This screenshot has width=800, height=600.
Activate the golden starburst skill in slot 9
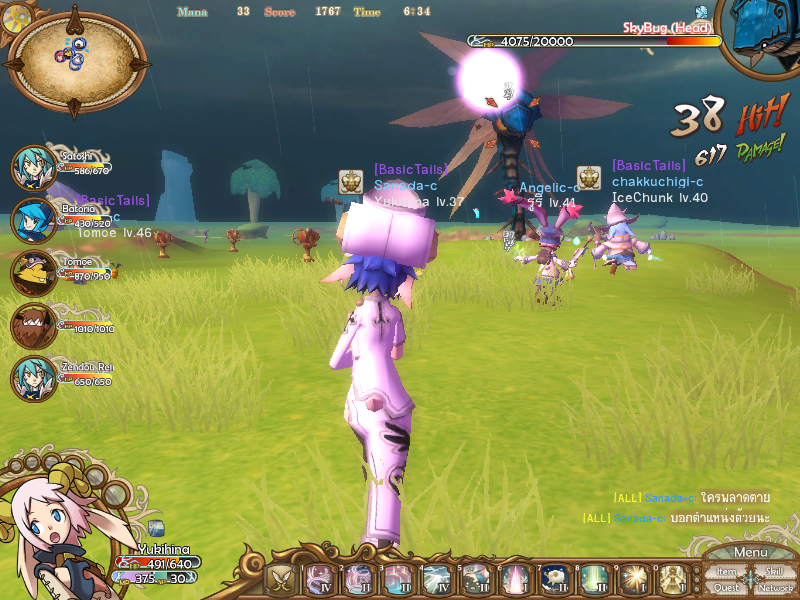click(x=634, y=580)
